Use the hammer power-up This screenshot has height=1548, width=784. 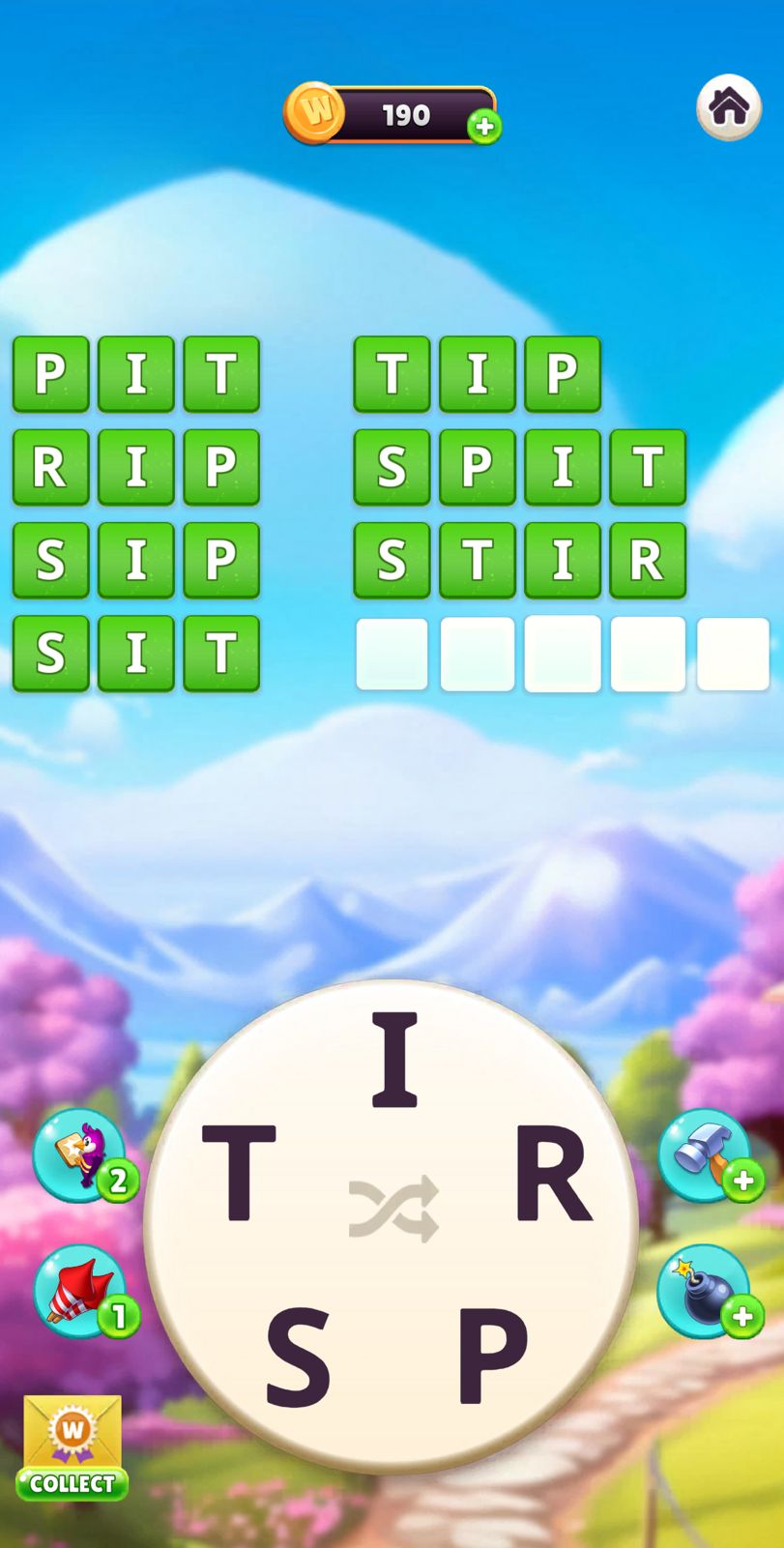point(705,1155)
